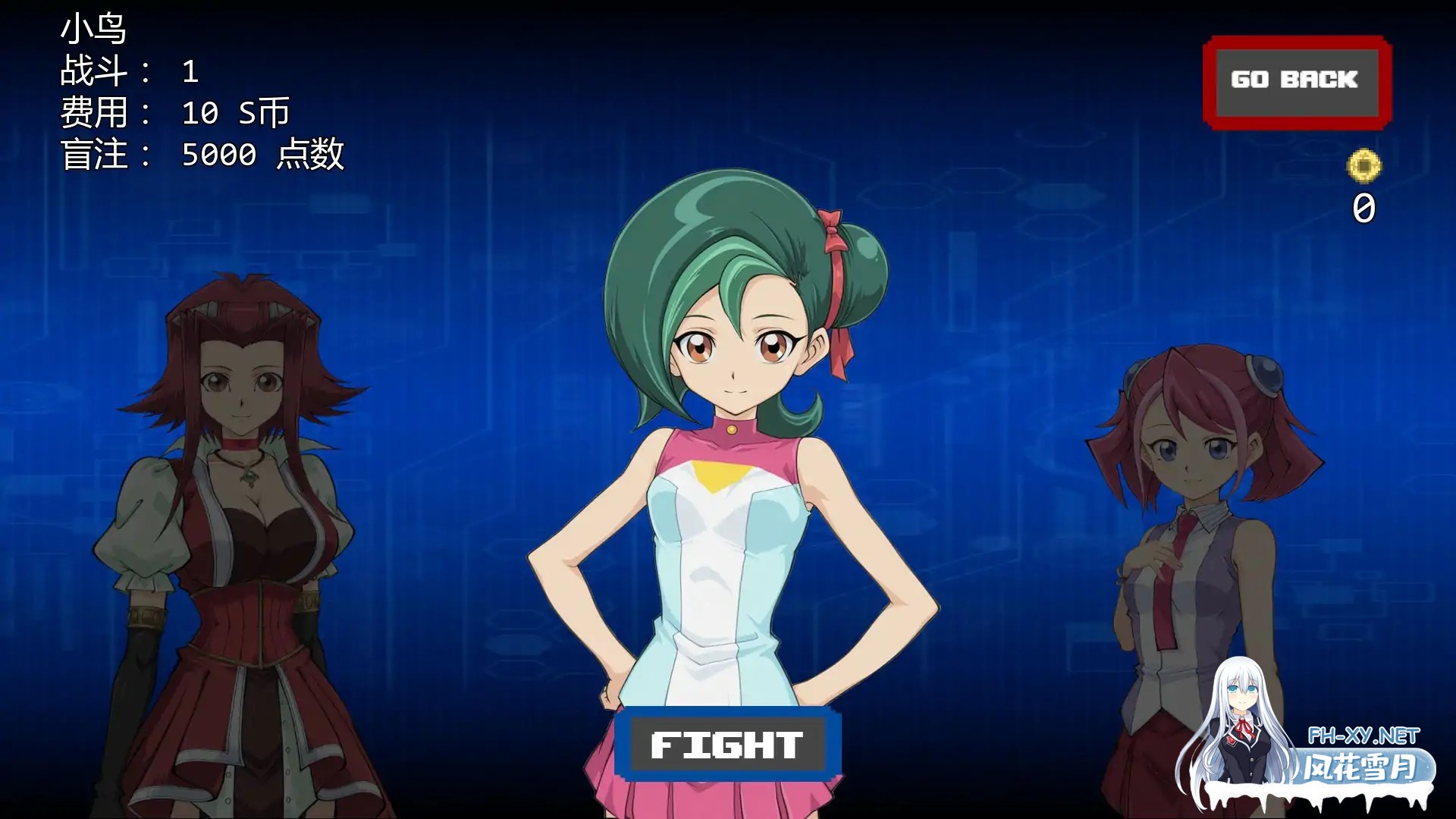Viewport: 1456px width, 819px height.
Task: Click the GO BACK button
Action: click(1296, 82)
